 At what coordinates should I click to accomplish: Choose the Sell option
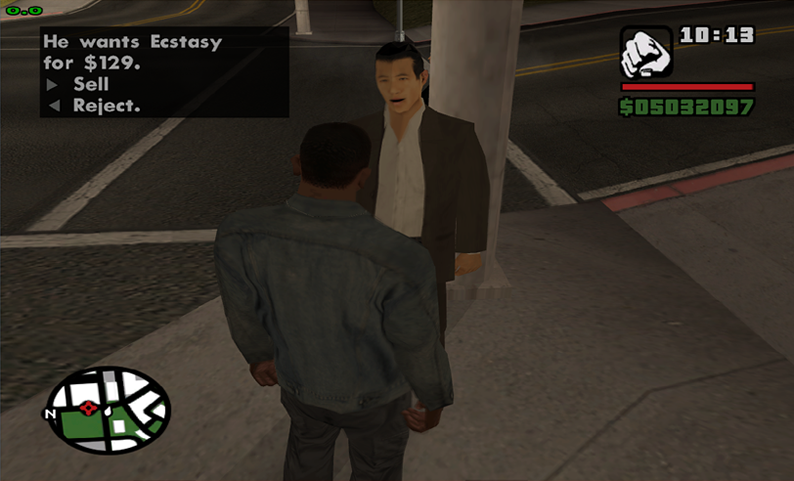point(90,85)
